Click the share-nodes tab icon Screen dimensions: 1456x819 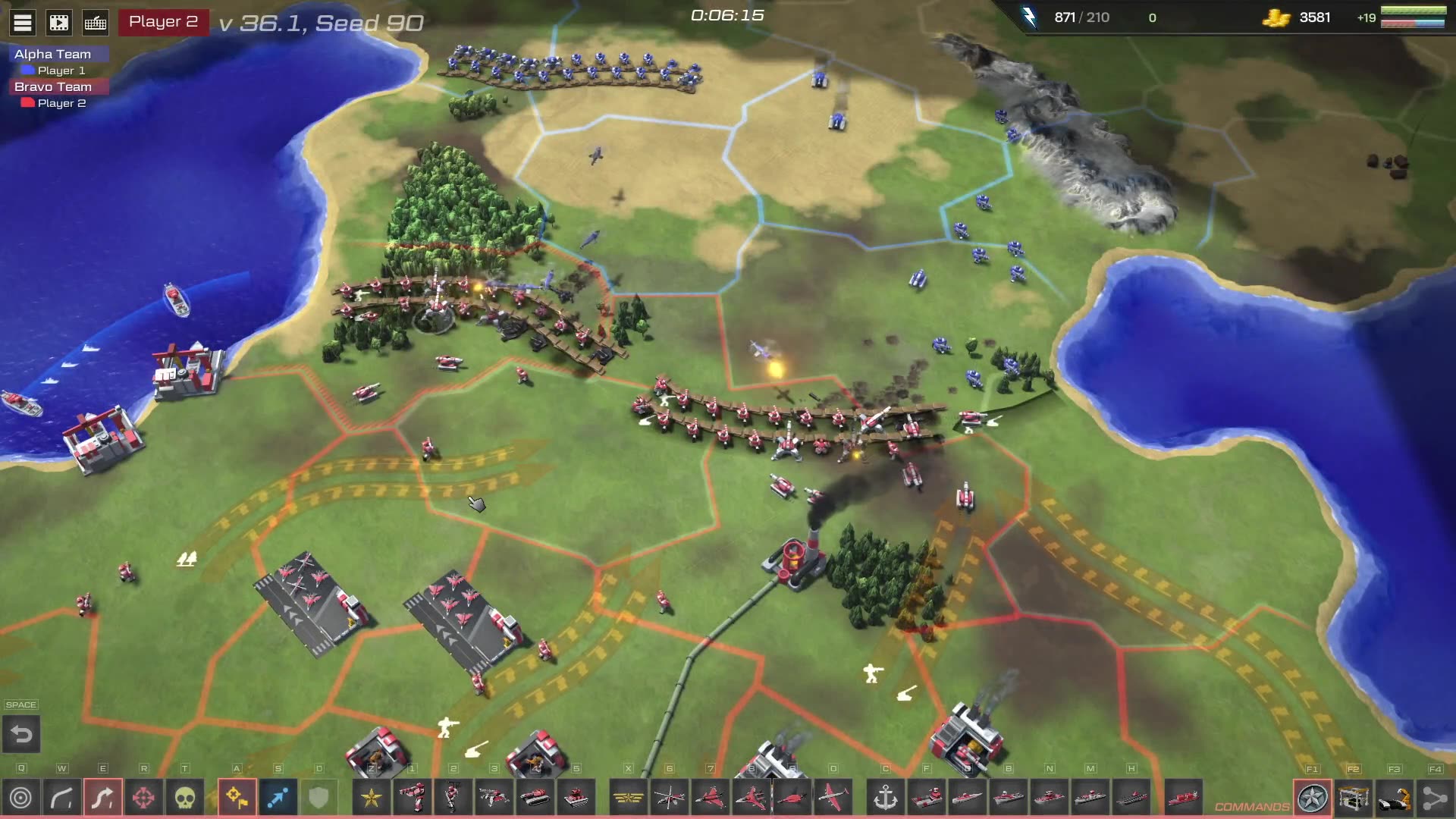pos(1435,798)
